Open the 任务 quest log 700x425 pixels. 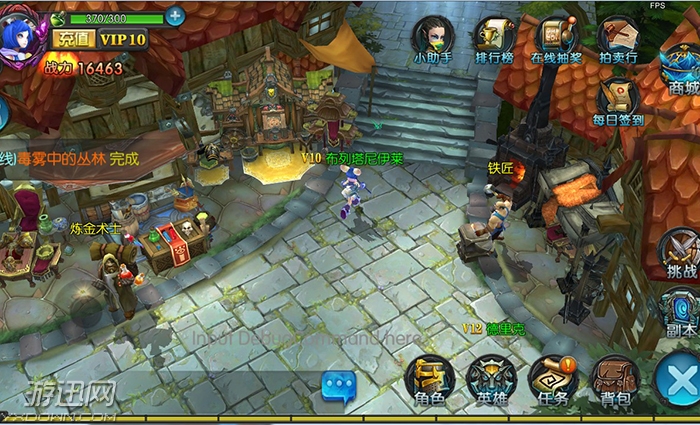(553, 380)
